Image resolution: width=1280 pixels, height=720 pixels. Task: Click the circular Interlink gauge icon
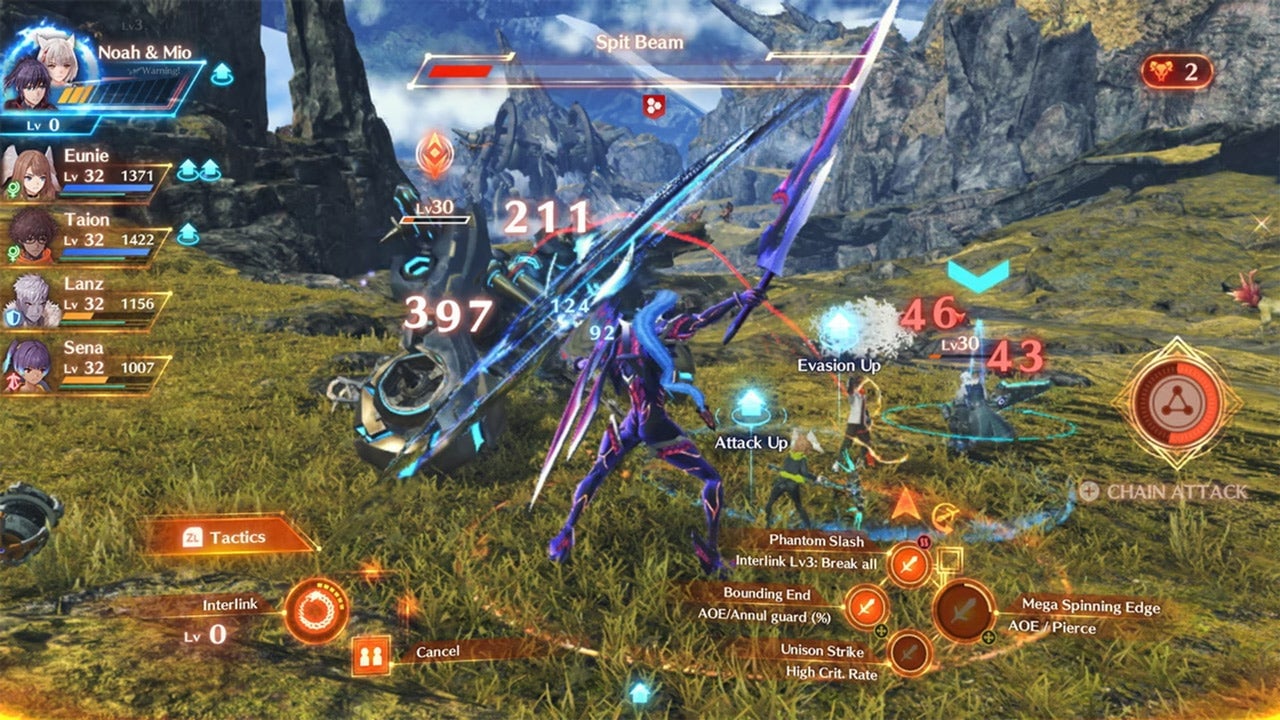316,609
